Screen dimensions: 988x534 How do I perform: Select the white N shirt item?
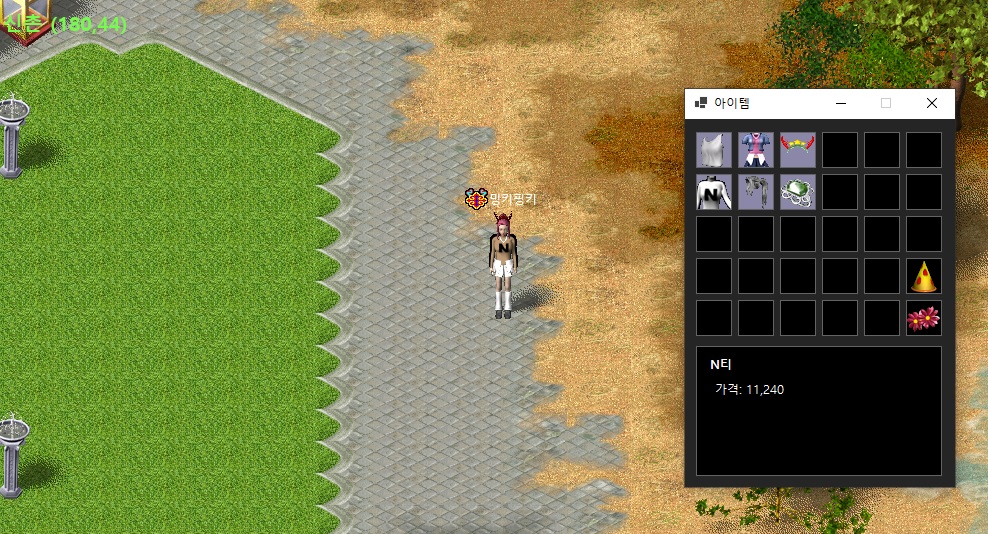[714, 192]
